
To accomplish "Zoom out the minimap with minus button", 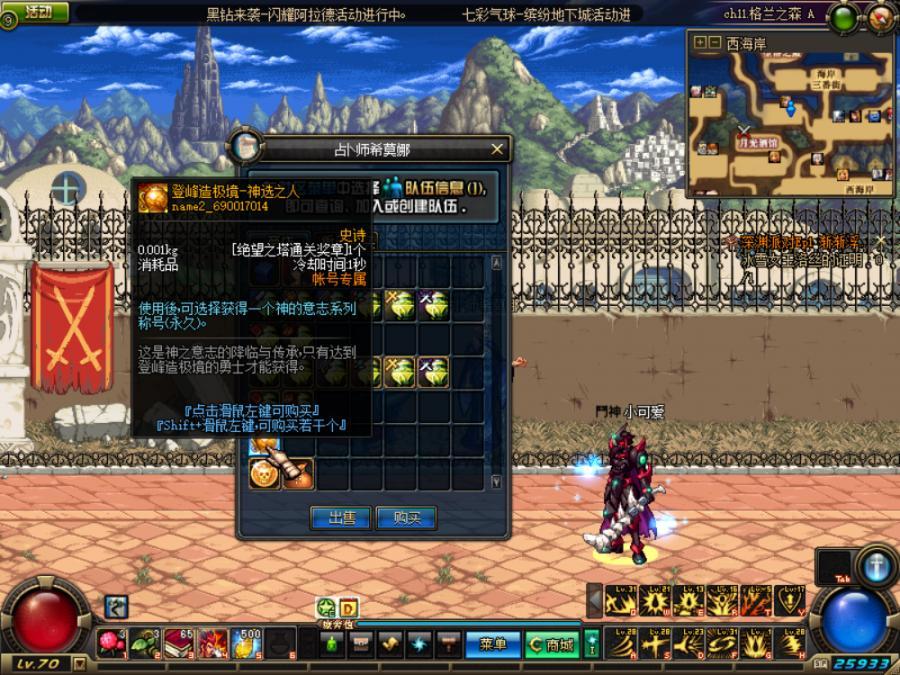I will coord(715,43).
